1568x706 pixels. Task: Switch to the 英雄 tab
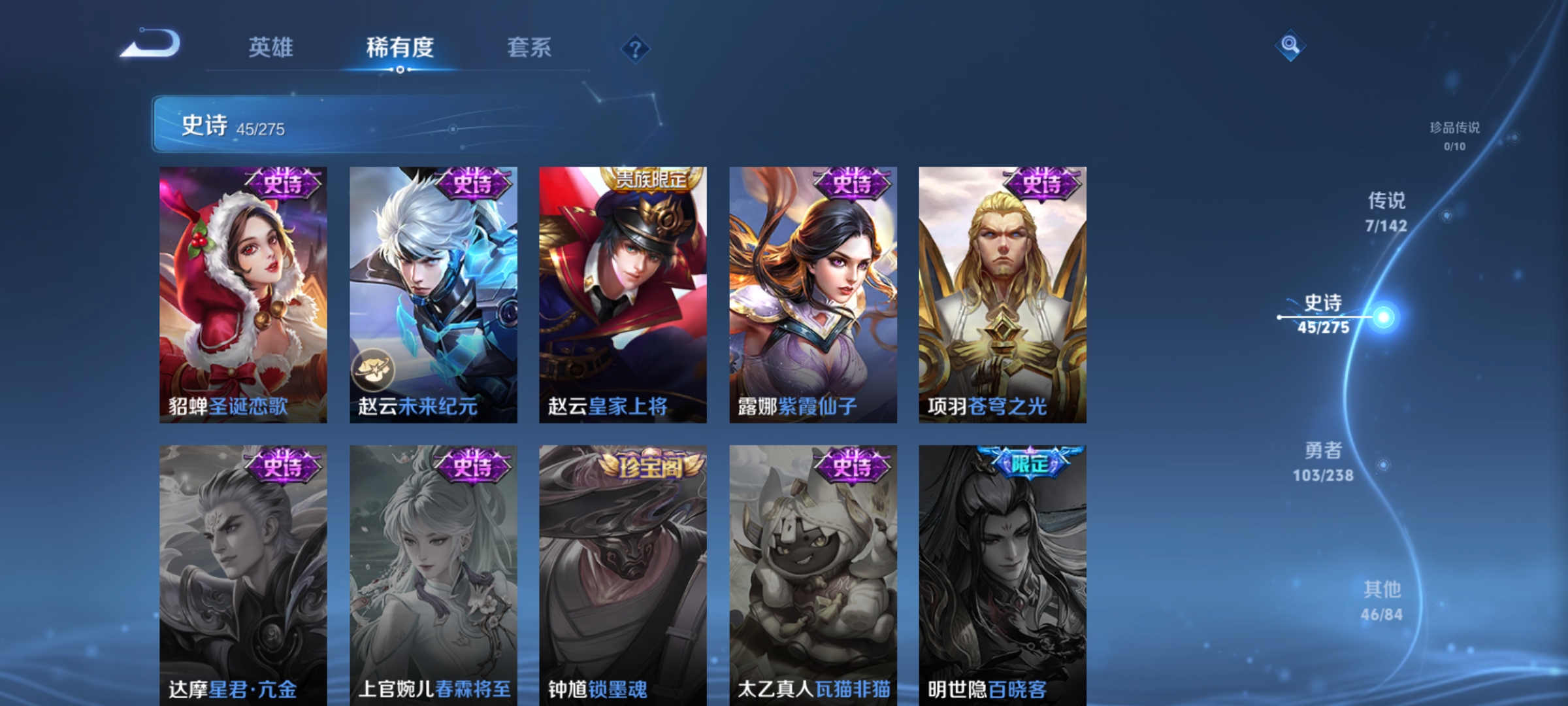pyautogui.click(x=272, y=48)
